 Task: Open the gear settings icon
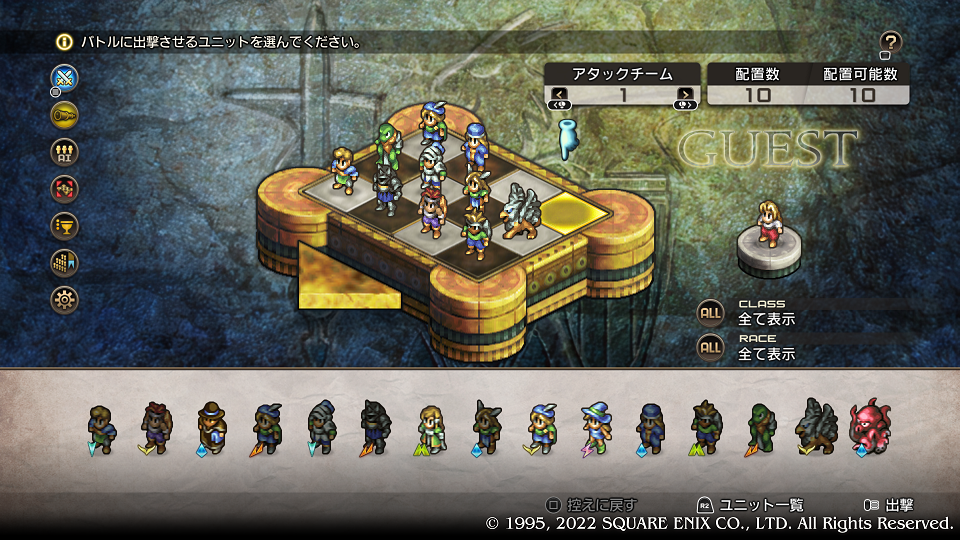click(64, 299)
